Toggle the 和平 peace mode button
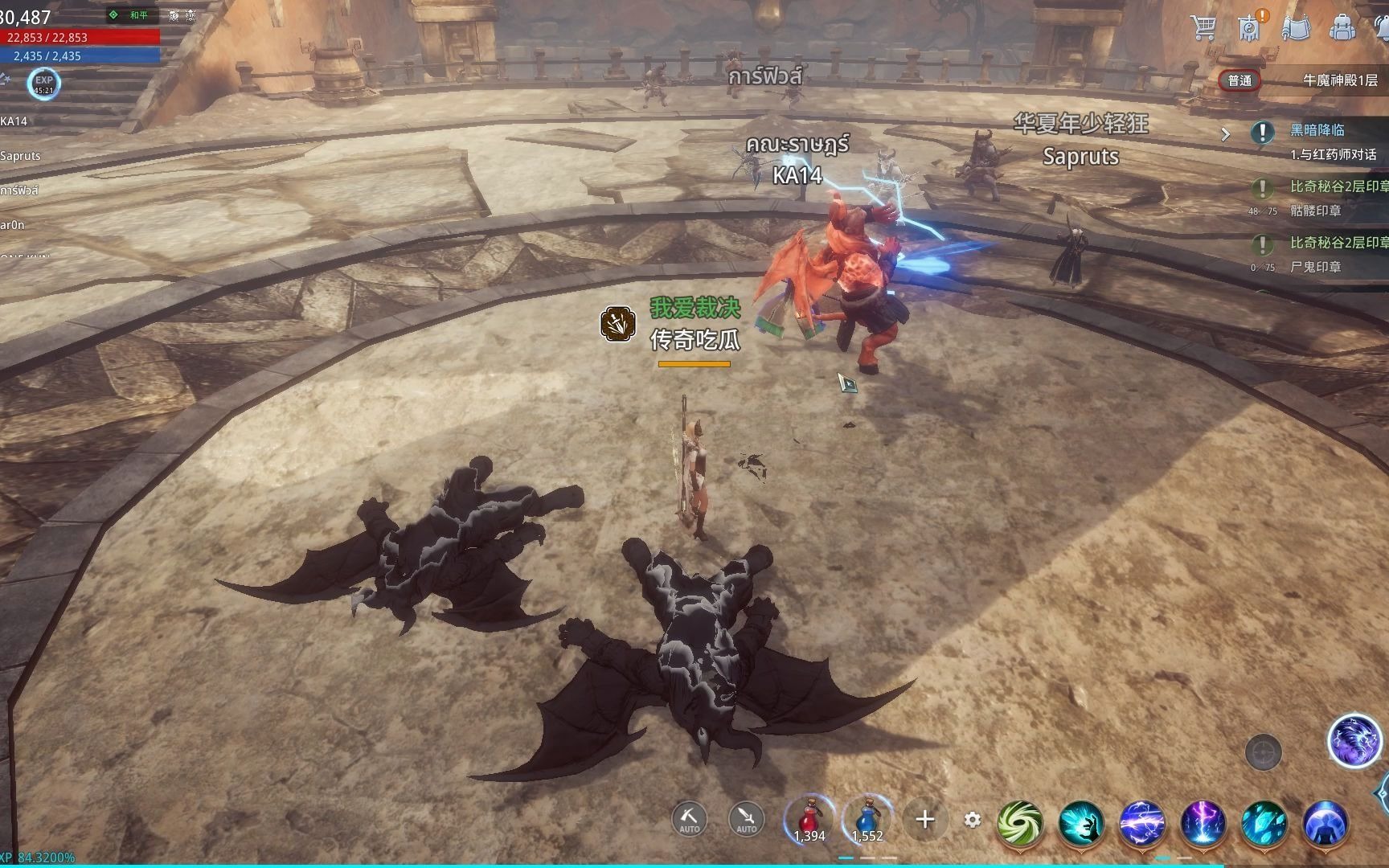The height and width of the screenshot is (868, 1389). 130,15
